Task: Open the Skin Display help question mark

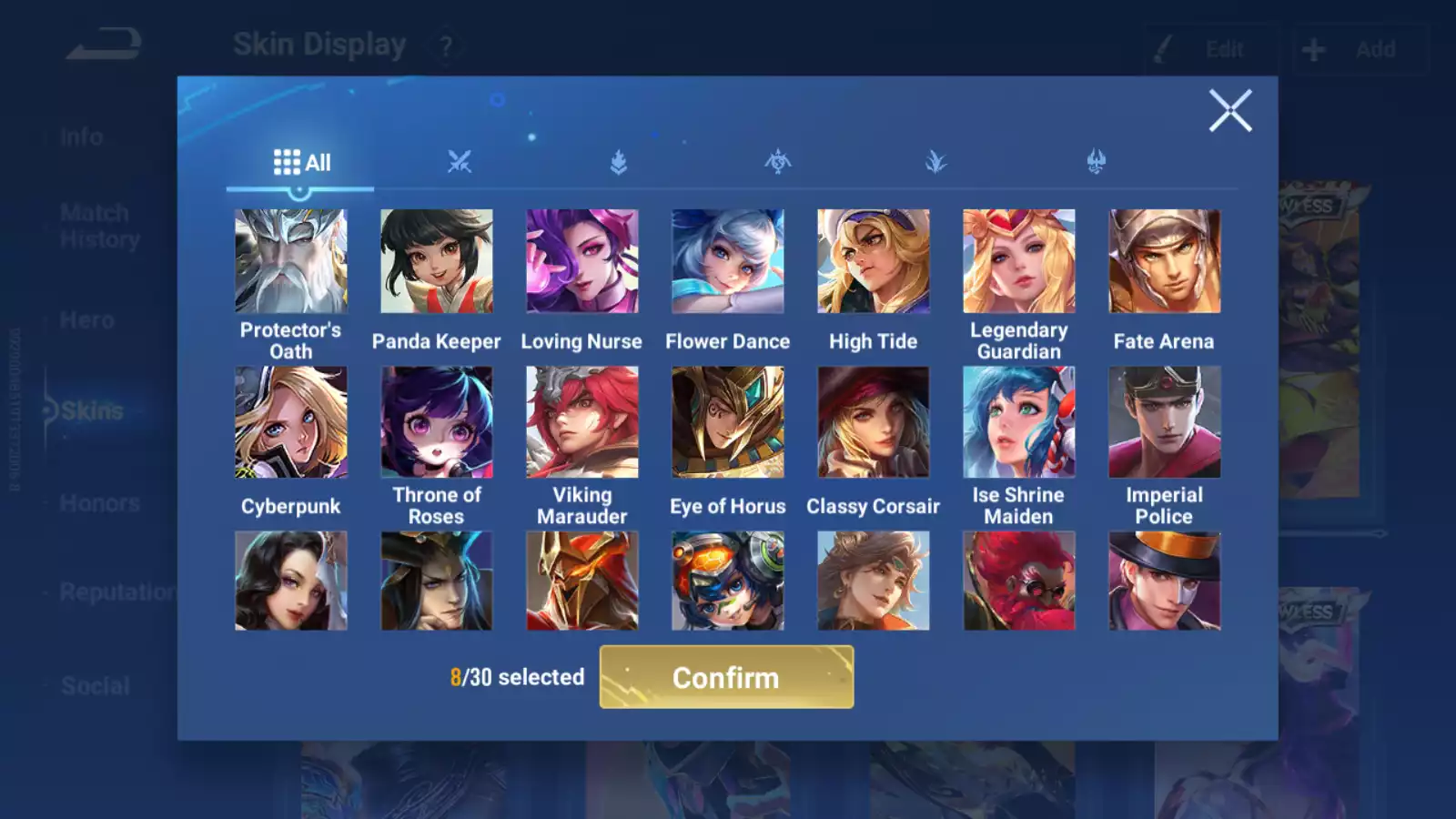Action: [444, 45]
